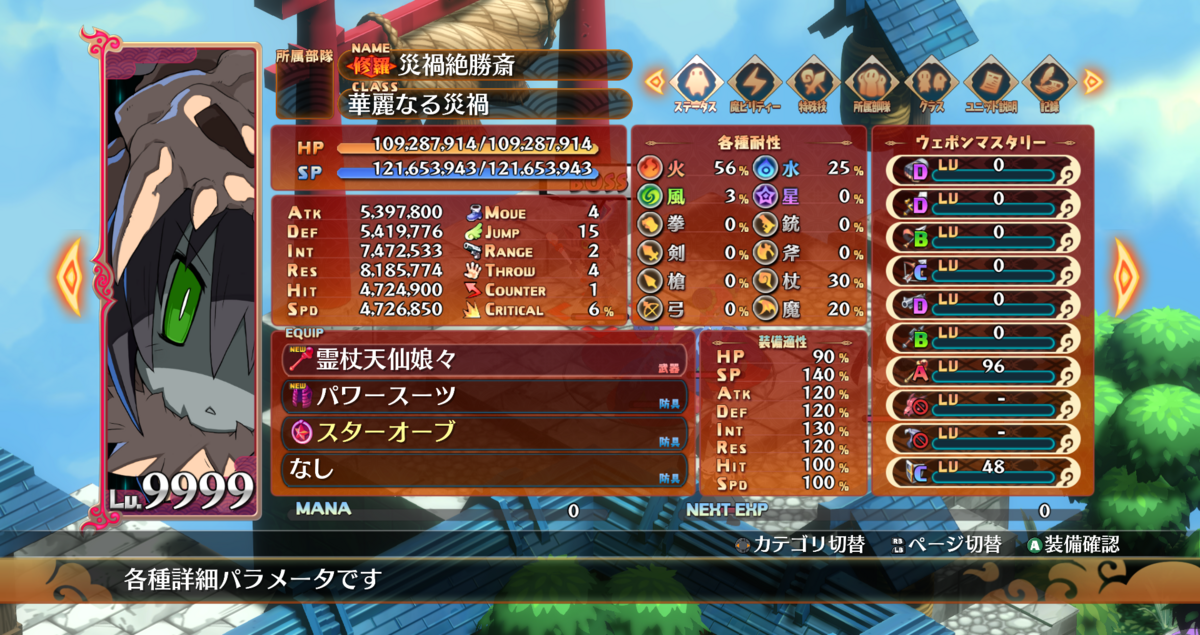
Task: Go to next character with the right arrow
Action: click(1128, 275)
